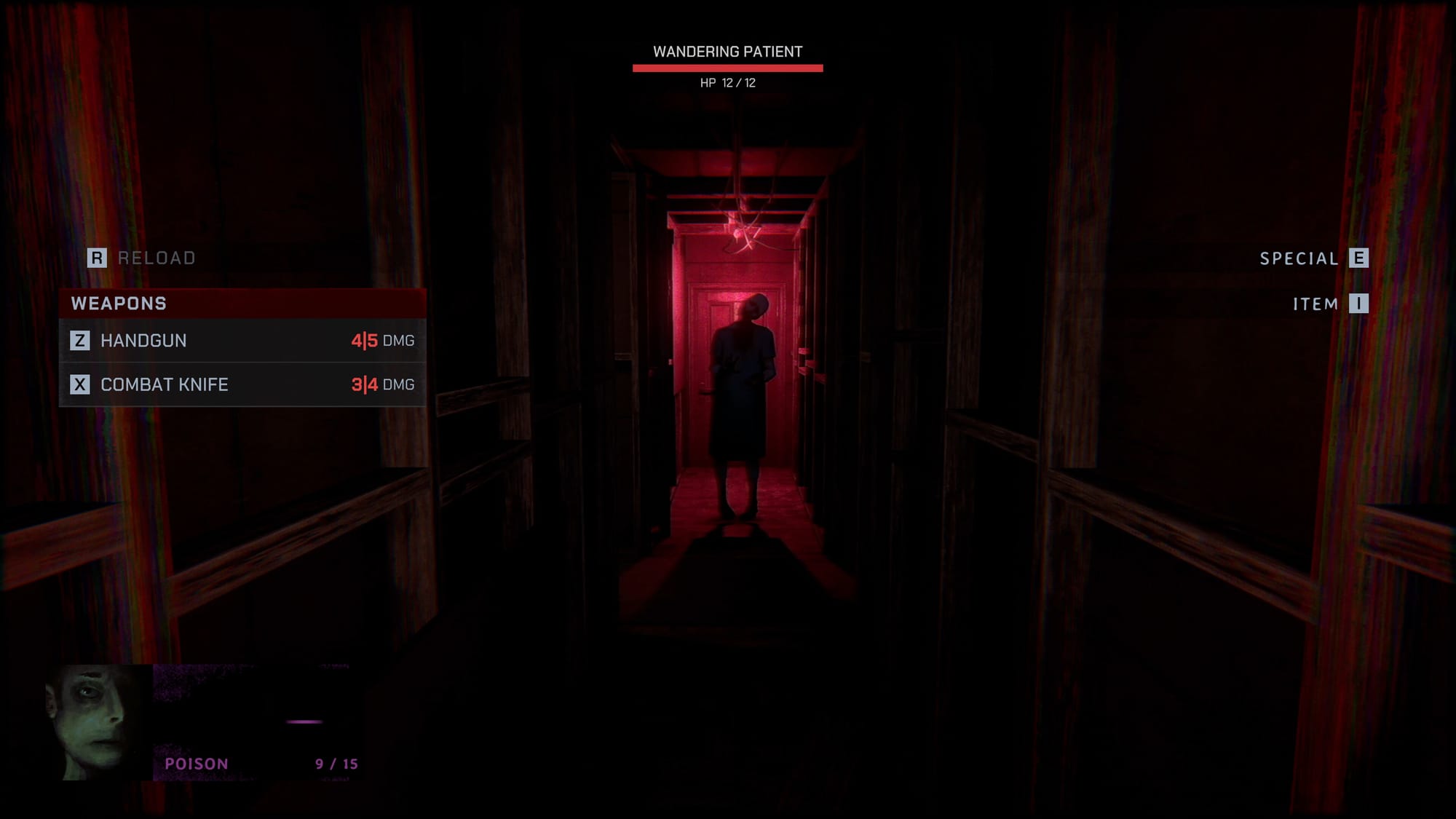The width and height of the screenshot is (1456, 819).
Task: Select the X key icon for Combat Knife
Action: tap(82, 384)
